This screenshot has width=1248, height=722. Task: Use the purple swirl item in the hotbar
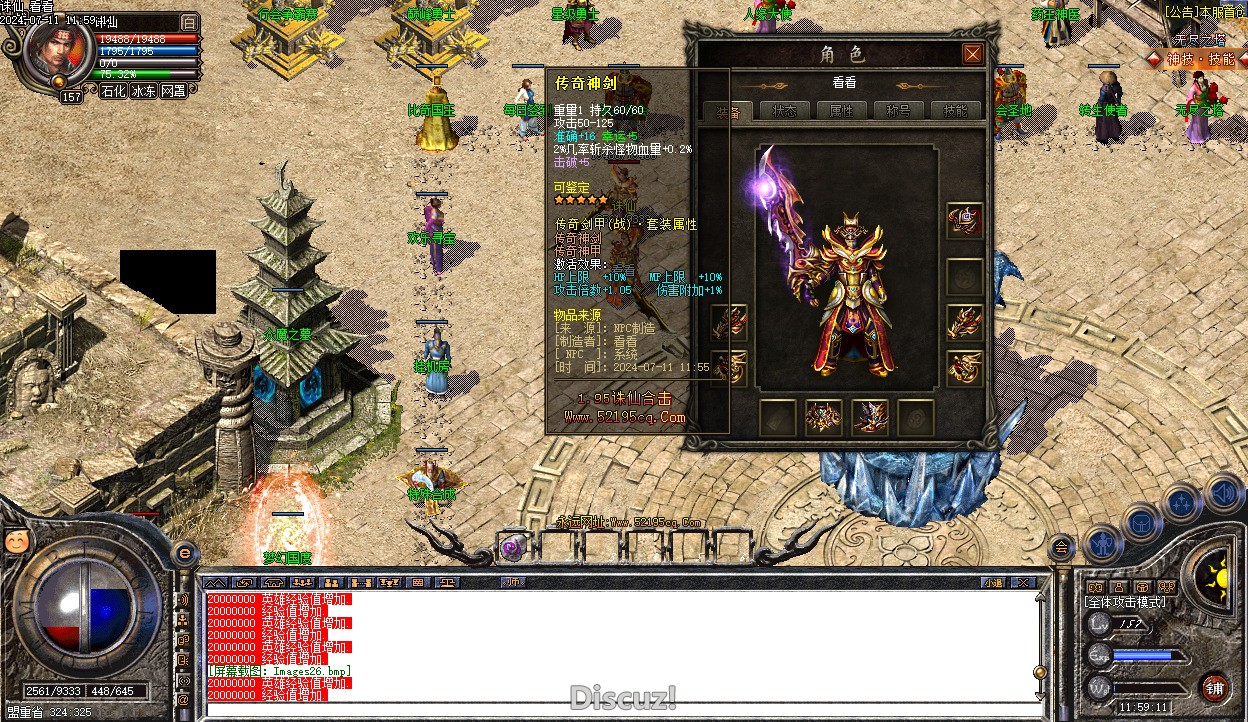[513, 547]
